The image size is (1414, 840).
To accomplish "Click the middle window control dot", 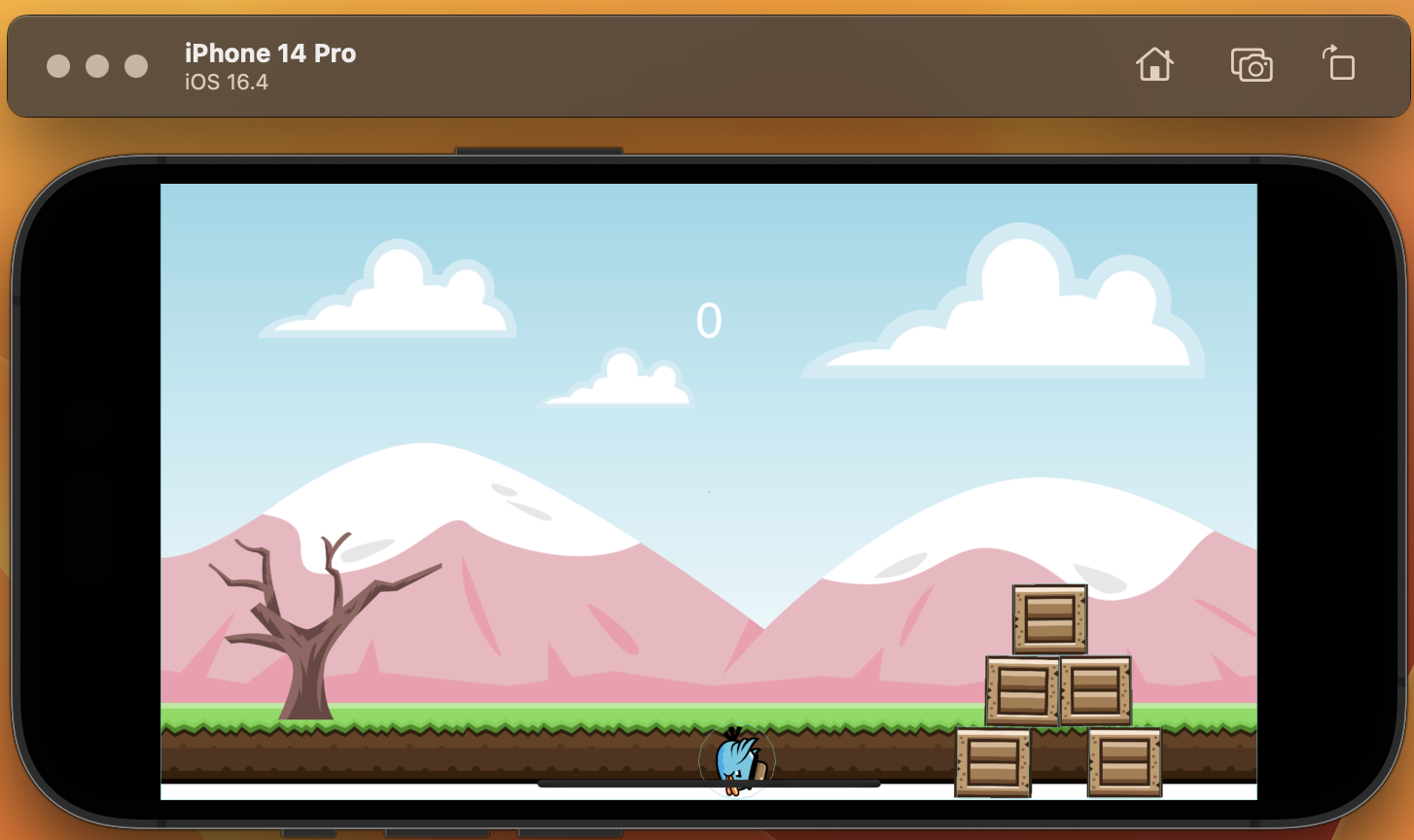I will [96, 65].
